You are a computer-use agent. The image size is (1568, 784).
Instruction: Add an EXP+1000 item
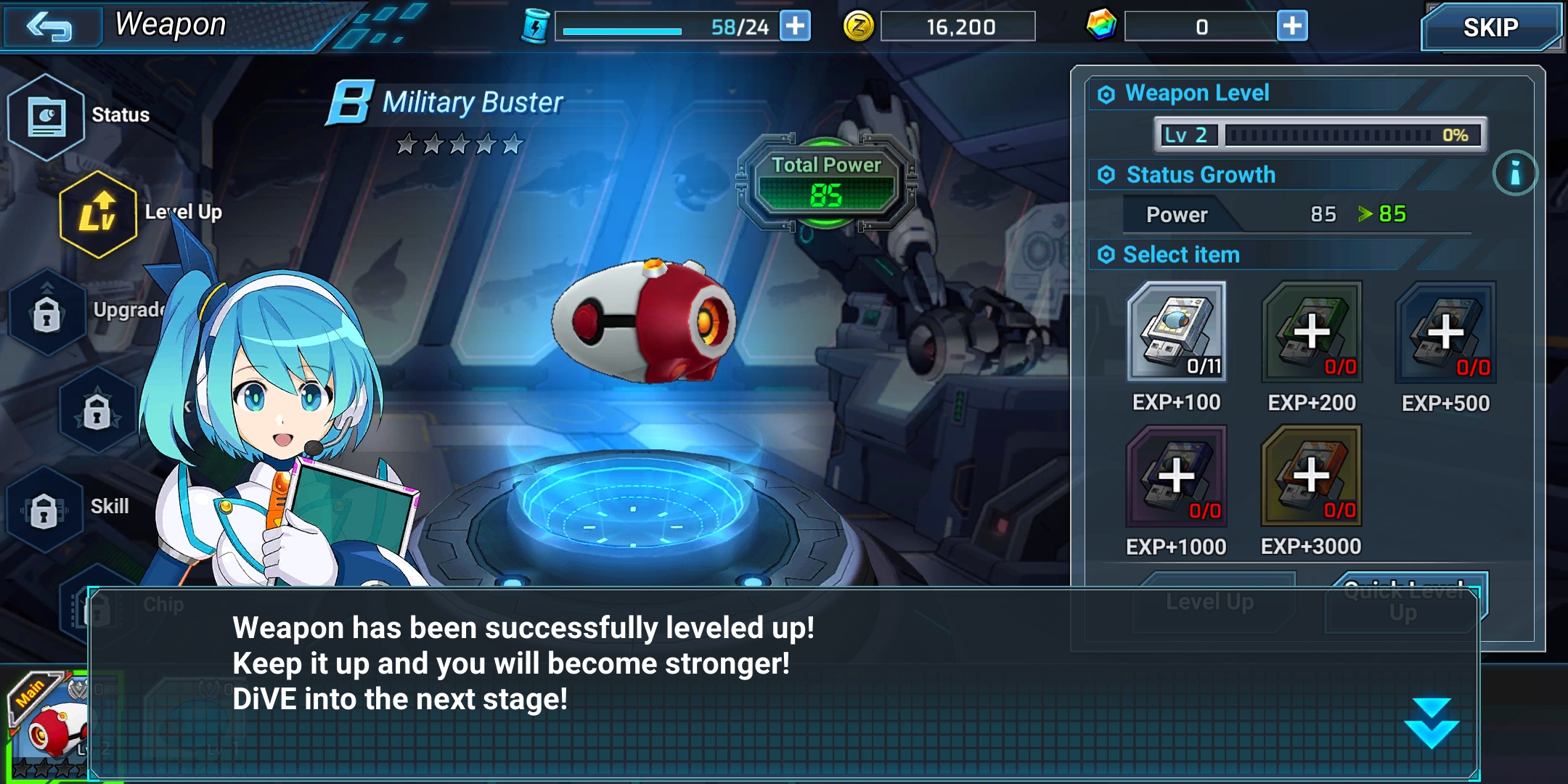coord(1176,475)
